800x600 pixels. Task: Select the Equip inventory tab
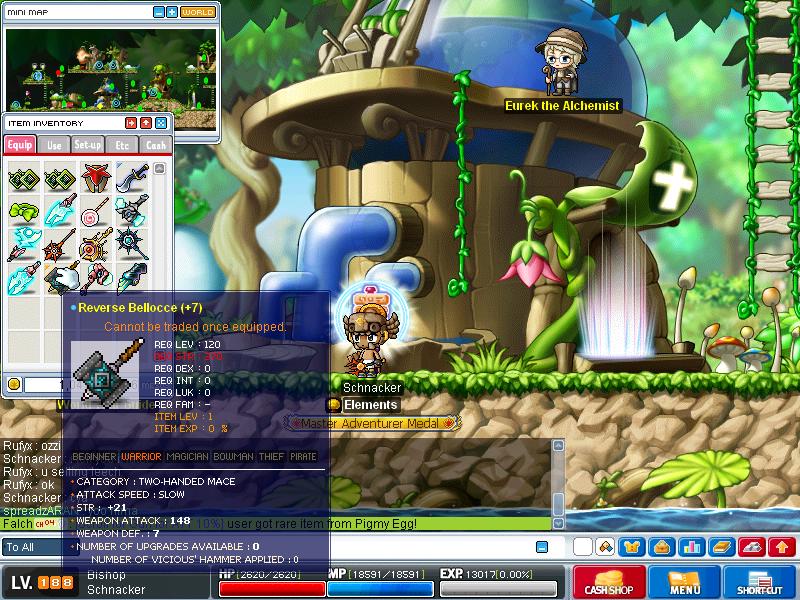(20, 145)
